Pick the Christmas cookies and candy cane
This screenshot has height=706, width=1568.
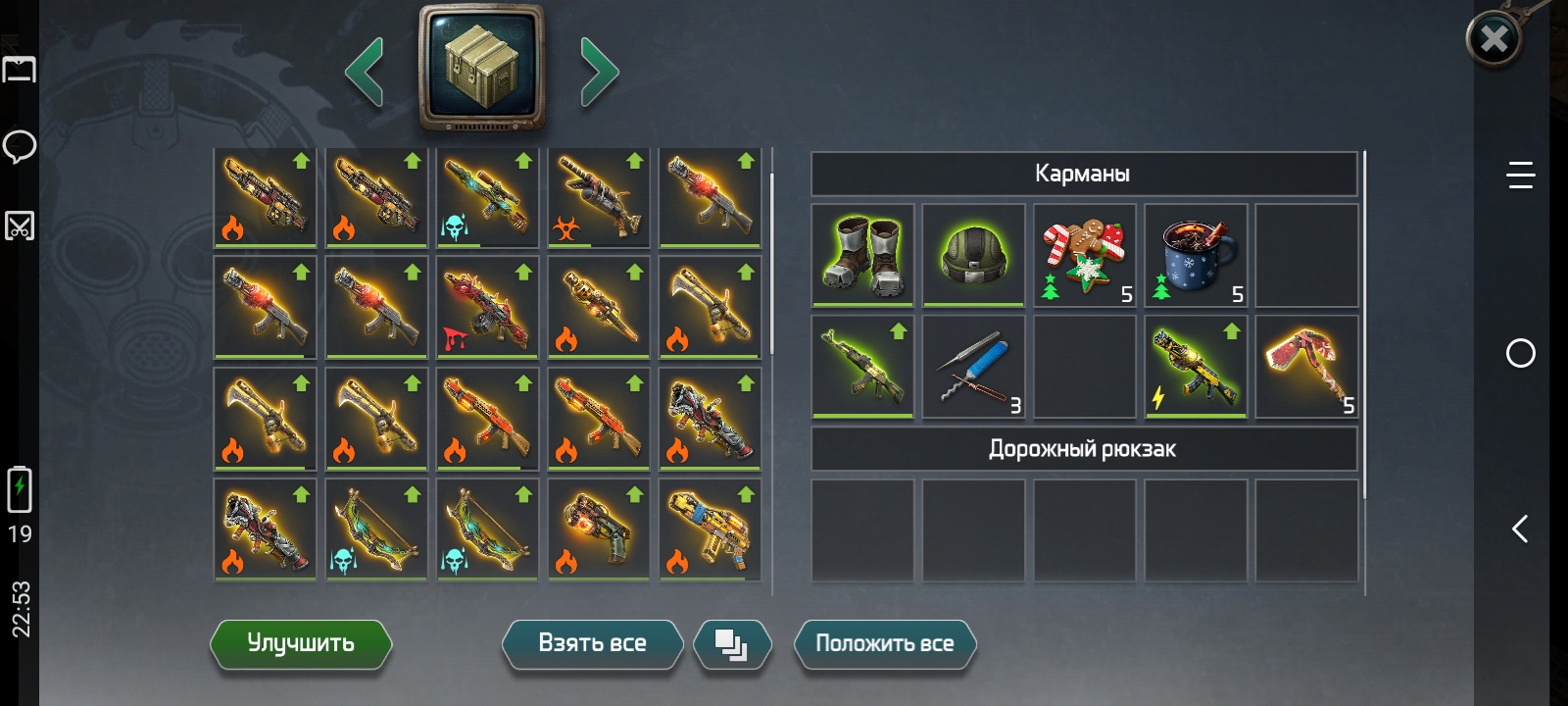tap(1085, 255)
